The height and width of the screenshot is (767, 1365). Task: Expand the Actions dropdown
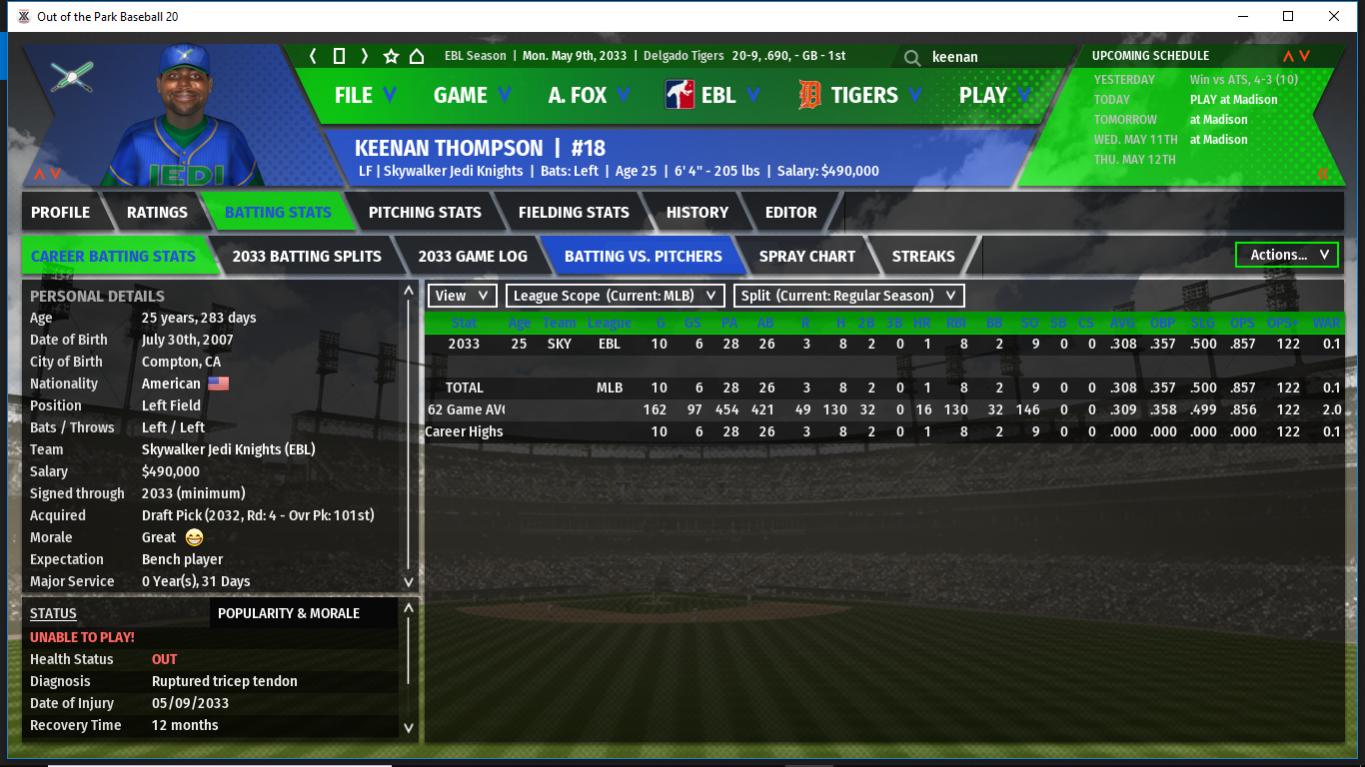point(1286,255)
